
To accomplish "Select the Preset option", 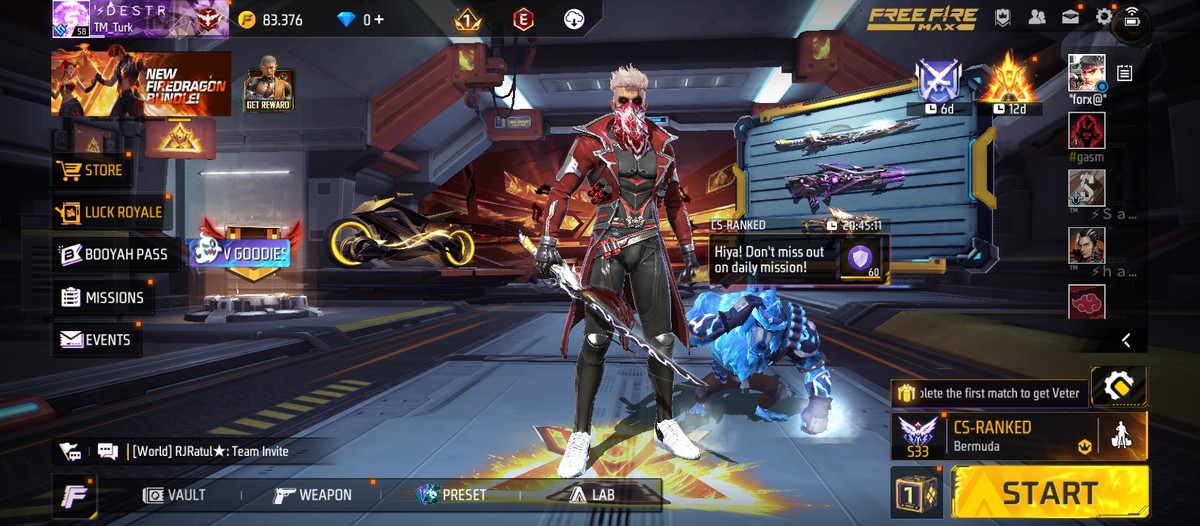I will tap(453, 495).
